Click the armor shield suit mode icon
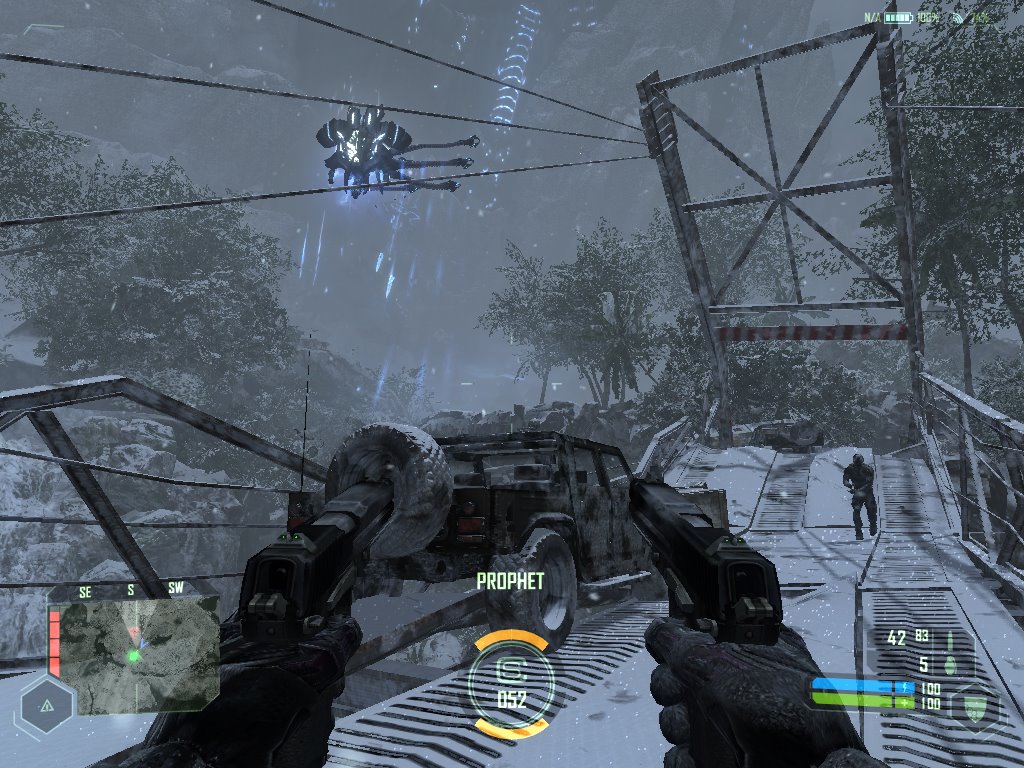This screenshot has width=1024, height=768. [x=977, y=706]
